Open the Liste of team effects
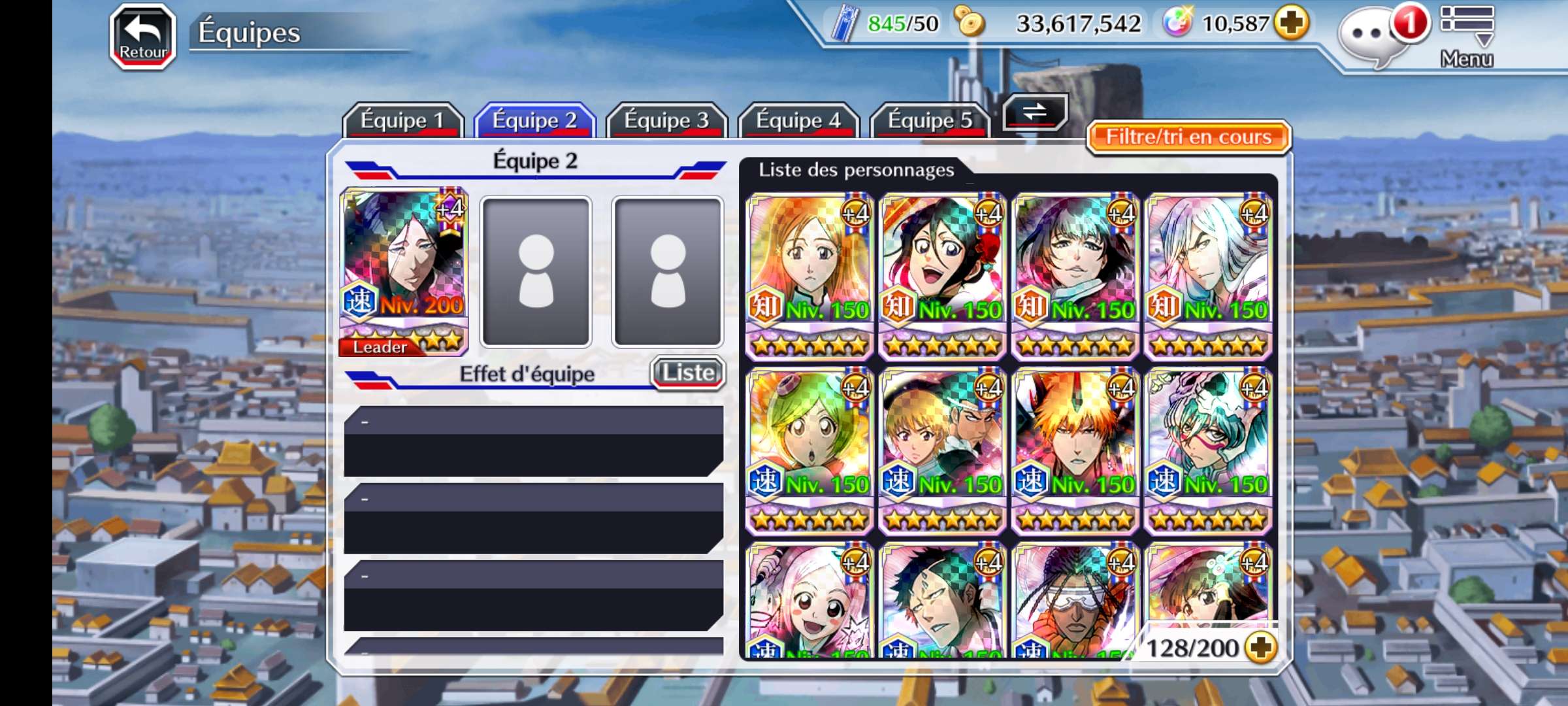The width and height of the screenshot is (1568, 706). tap(688, 373)
